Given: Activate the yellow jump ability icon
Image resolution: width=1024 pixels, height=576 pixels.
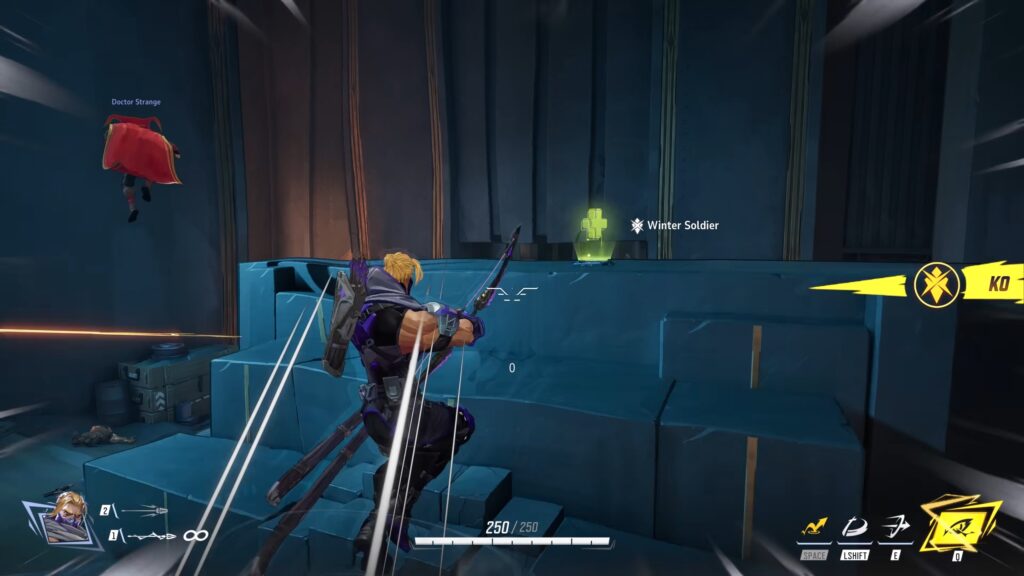Looking at the screenshot, I should (814, 526).
